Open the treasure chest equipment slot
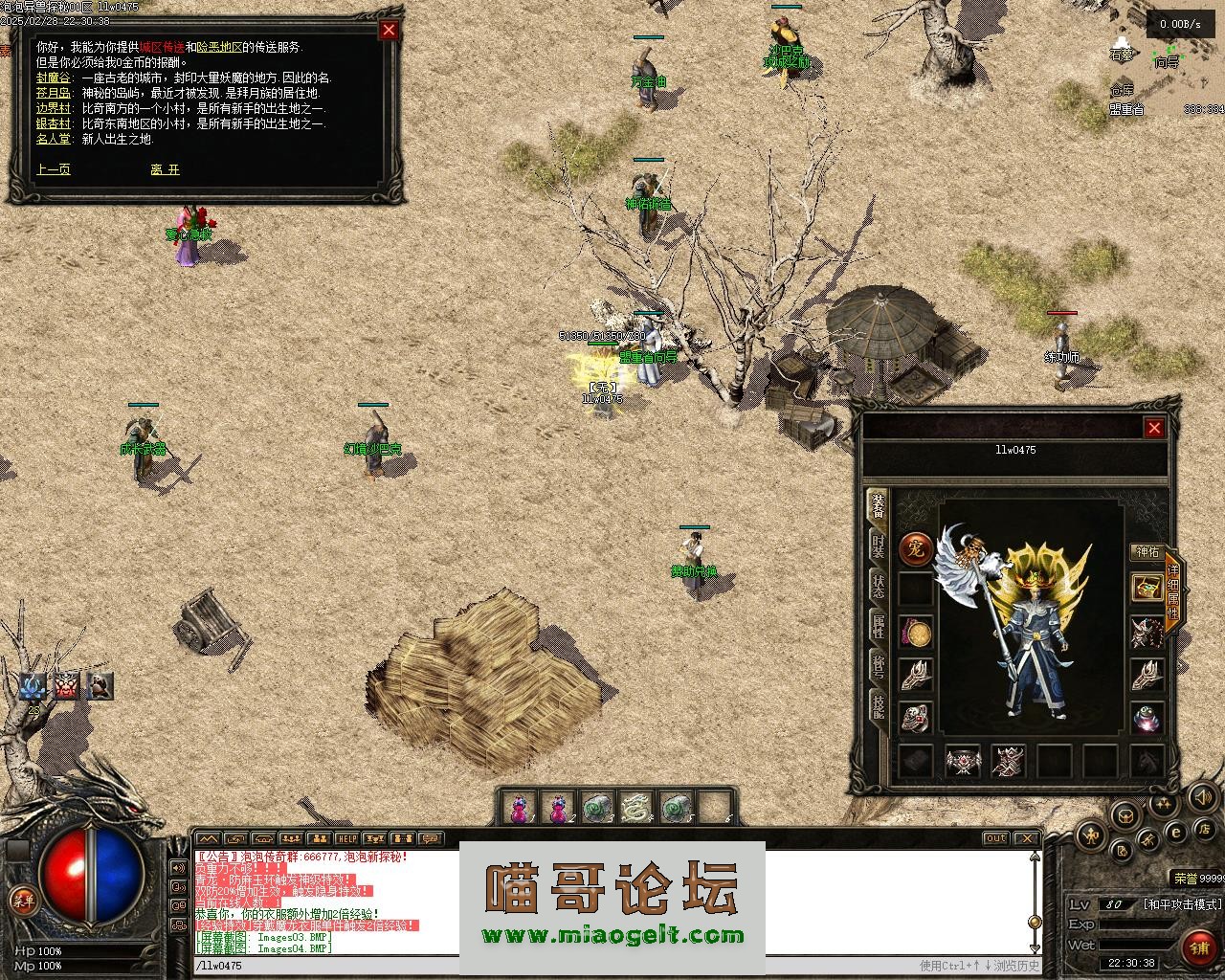1225x980 pixels. (1147, 587)
